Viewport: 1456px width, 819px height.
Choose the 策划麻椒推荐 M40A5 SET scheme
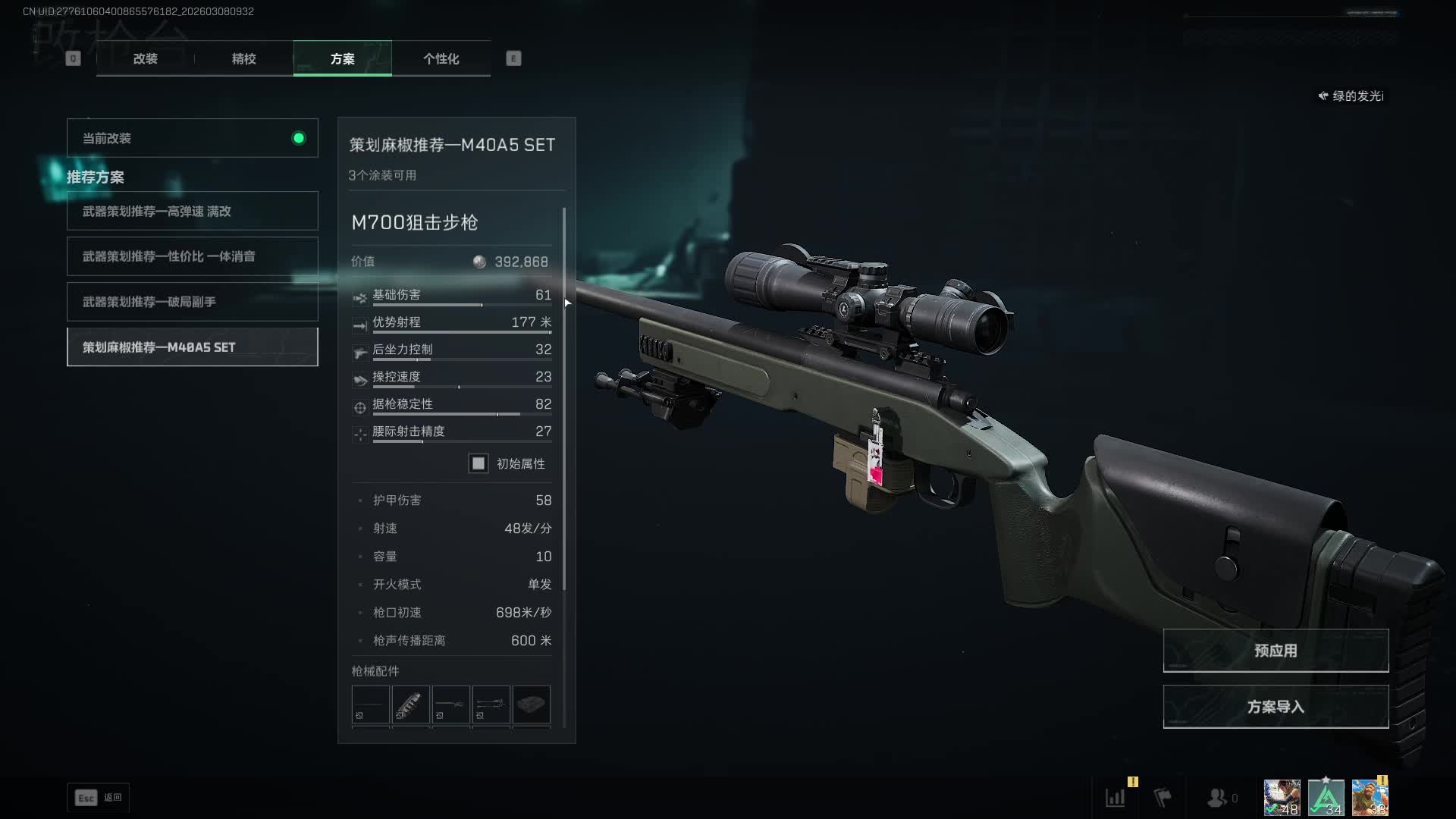click(x=192, y=347)
